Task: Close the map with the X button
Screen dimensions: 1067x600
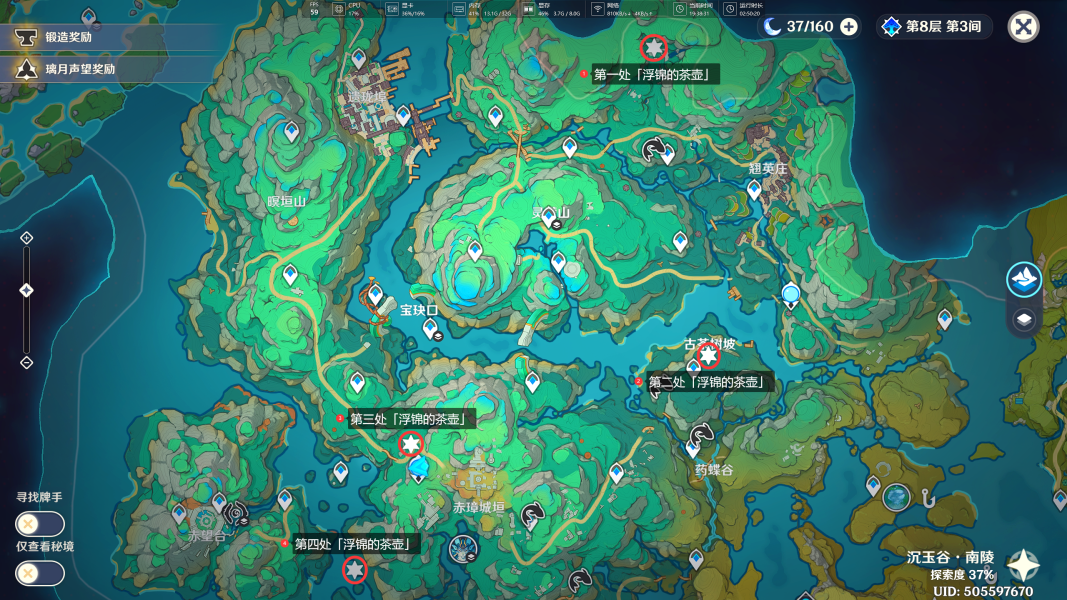Action: coord(1023,27)
